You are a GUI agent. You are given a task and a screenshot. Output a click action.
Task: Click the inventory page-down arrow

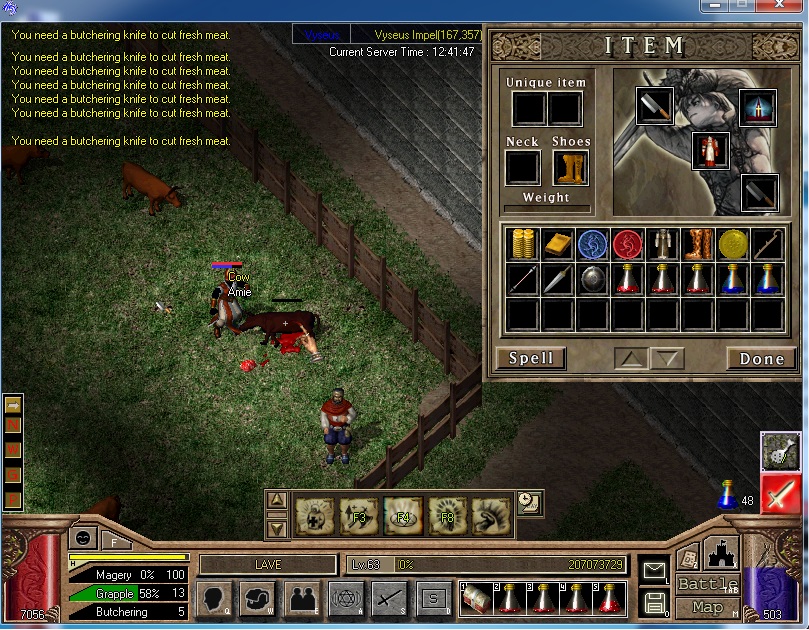[x=666, y=359]
